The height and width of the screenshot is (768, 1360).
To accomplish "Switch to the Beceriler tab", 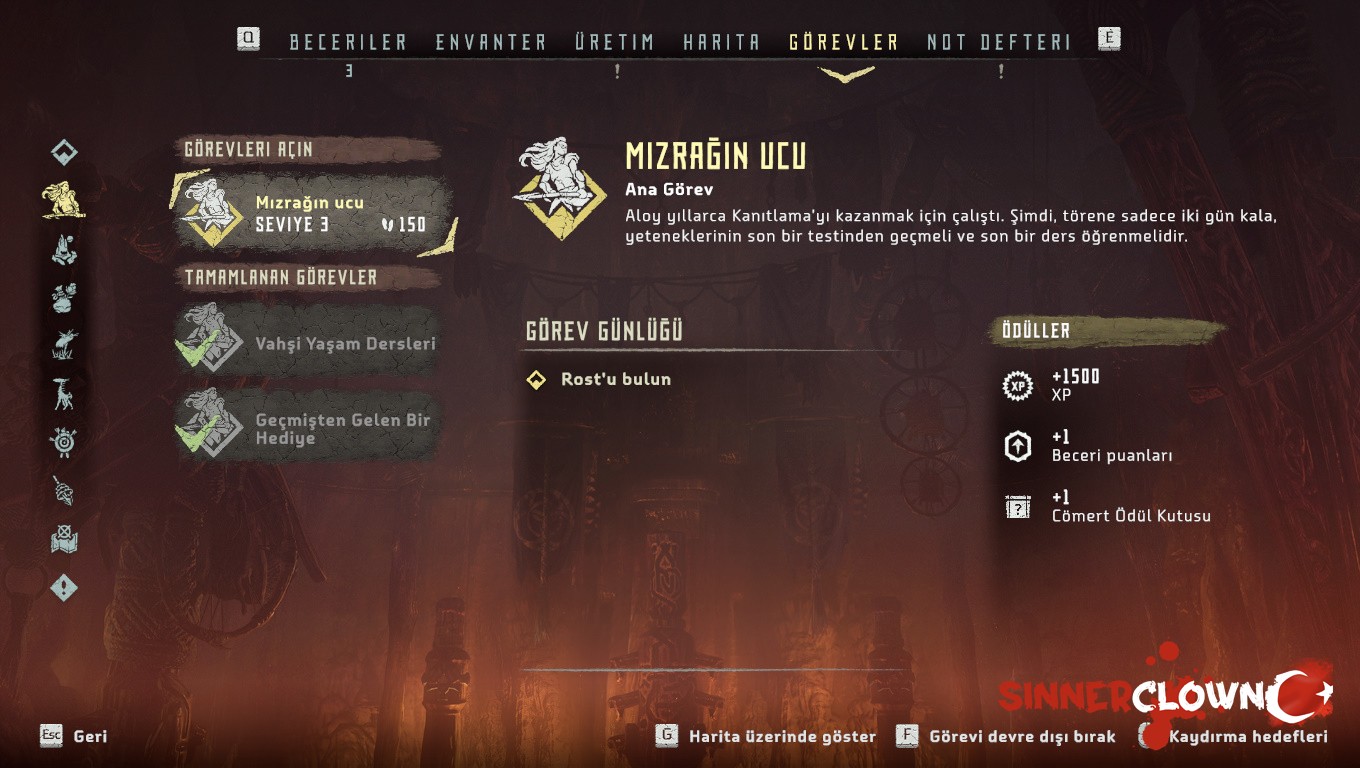I will click(348, 42).
